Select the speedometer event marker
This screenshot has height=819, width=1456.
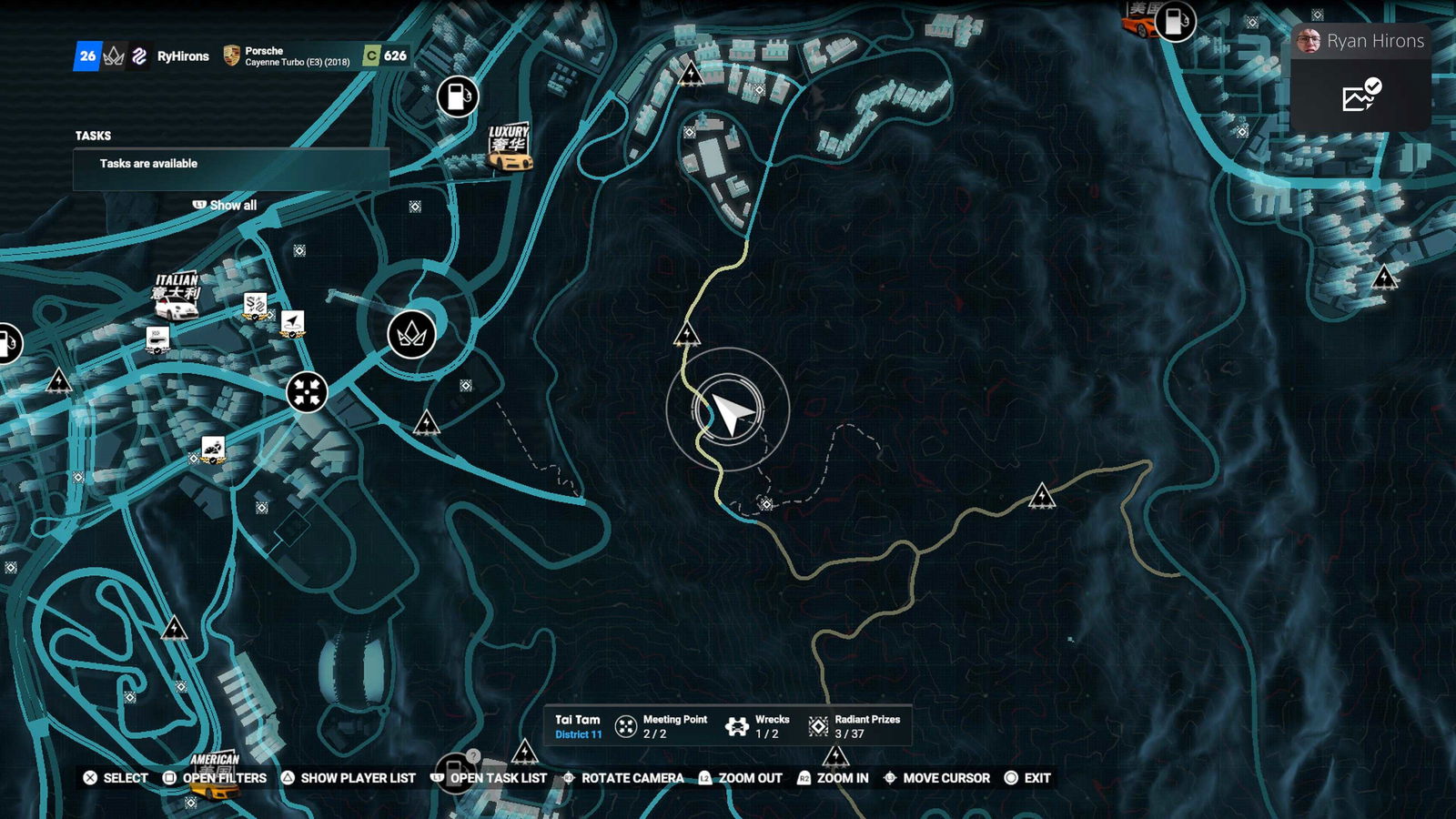pyautogui.click(x=213, y=449)
